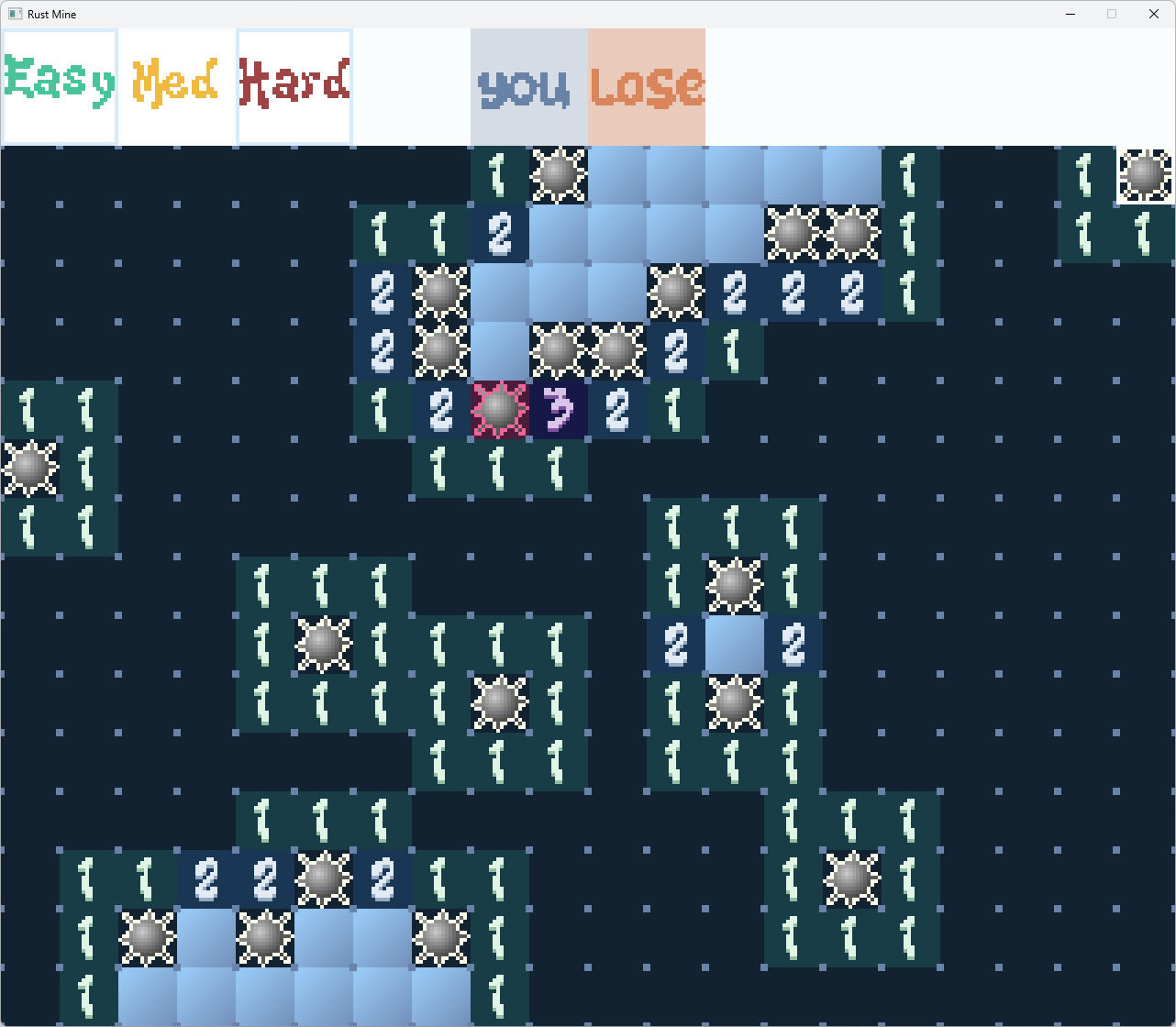Click the mine in the bottom-right cluster
The height and width of the screenshot is (1027, 1176).
(x=852, y=879)
